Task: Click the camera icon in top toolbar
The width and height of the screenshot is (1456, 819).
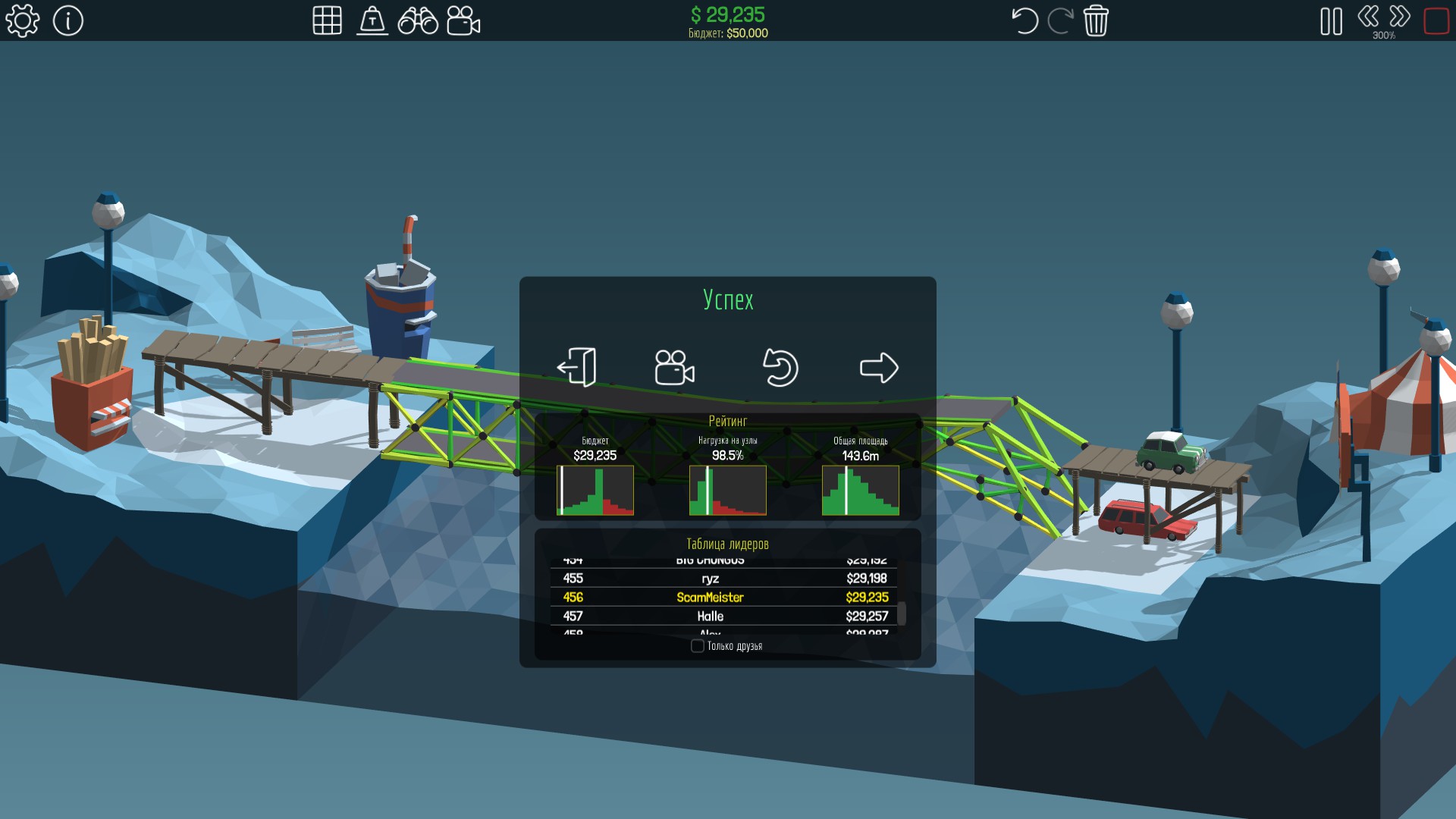Action: [463, 20]
